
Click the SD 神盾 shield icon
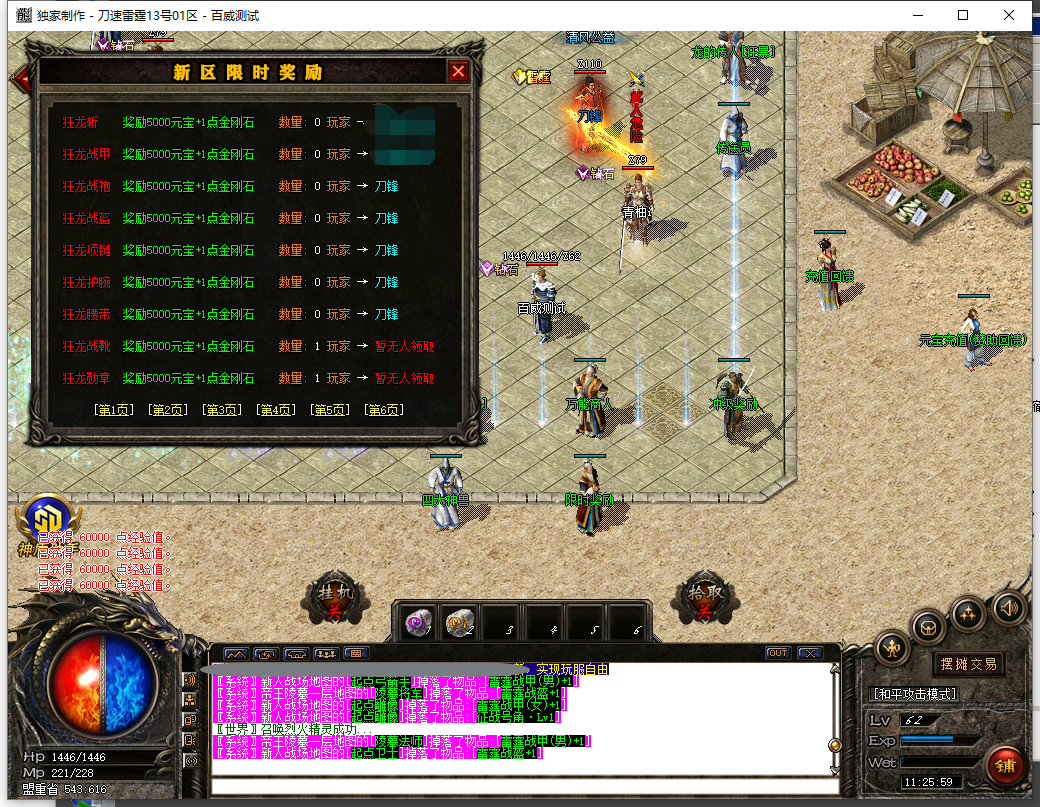coord(43,519)
